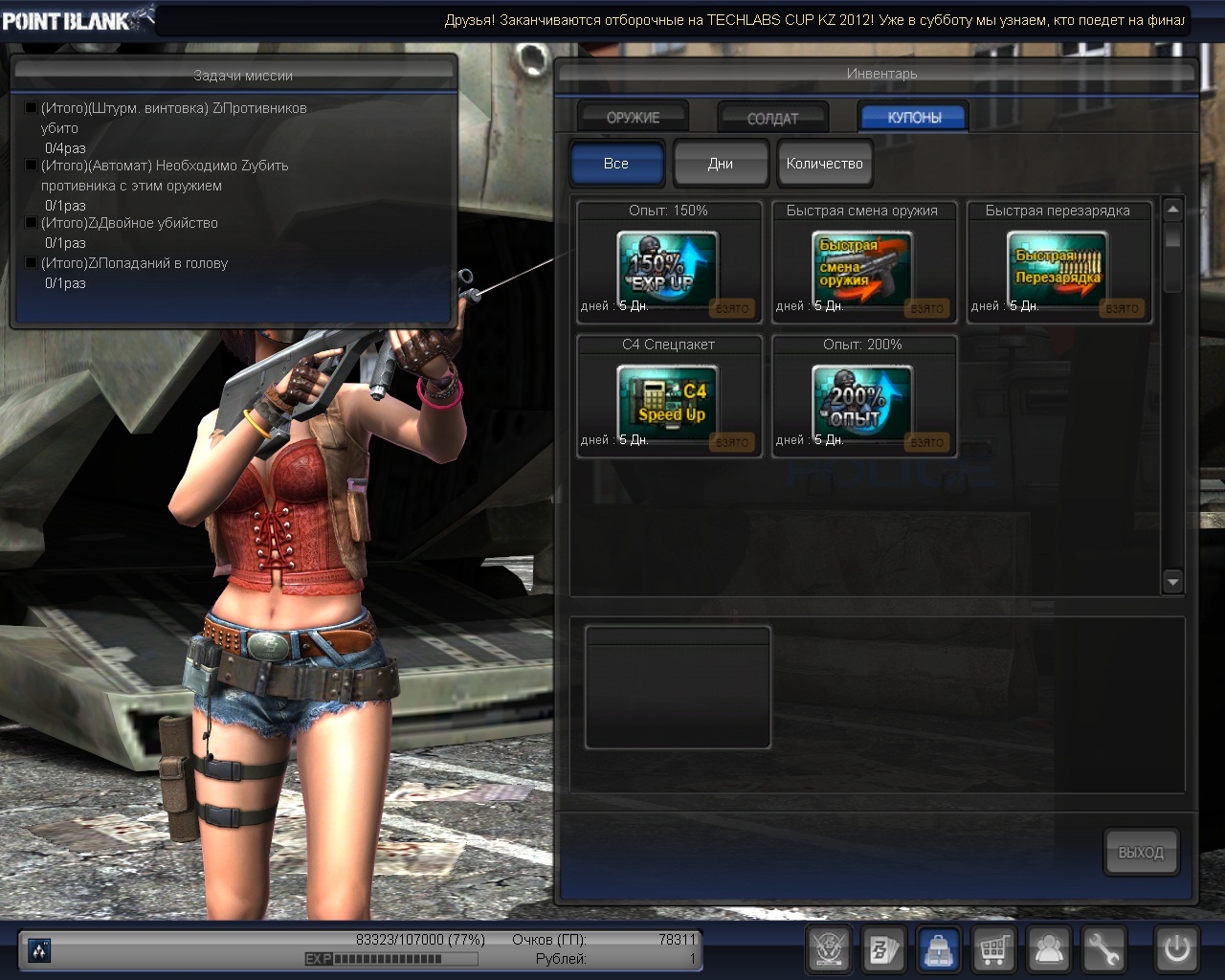
Task: Open the PB mission cards menu
Action: tap(883, 949)
